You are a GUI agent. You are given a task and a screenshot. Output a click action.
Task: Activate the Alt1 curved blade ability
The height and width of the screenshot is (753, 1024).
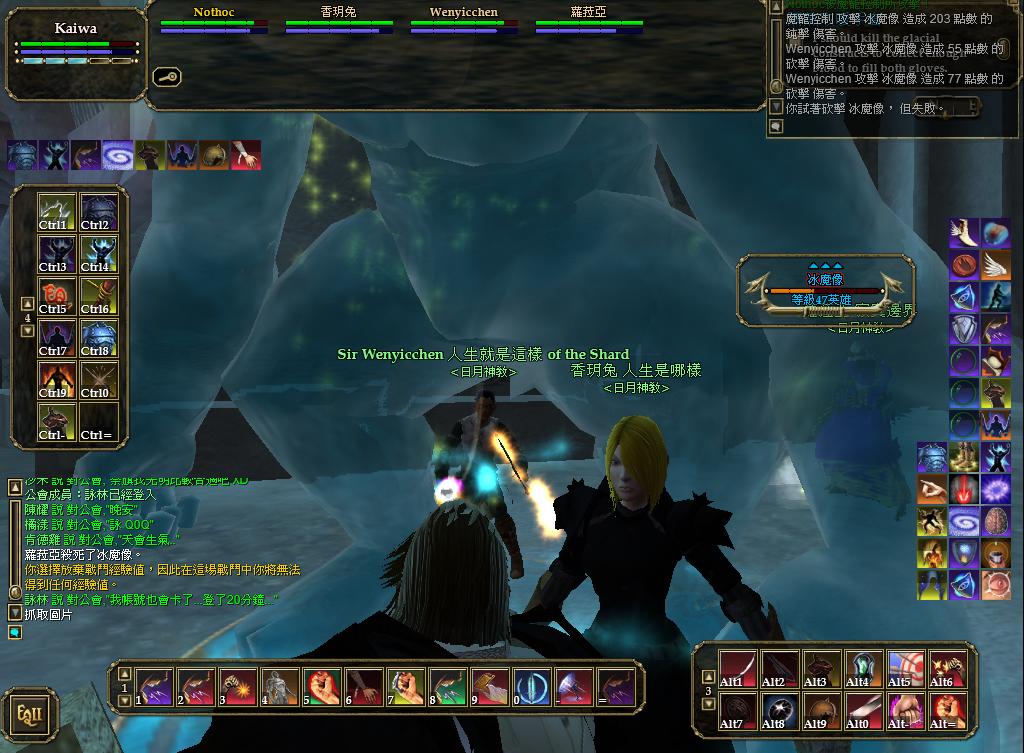[x=737, y=669]
